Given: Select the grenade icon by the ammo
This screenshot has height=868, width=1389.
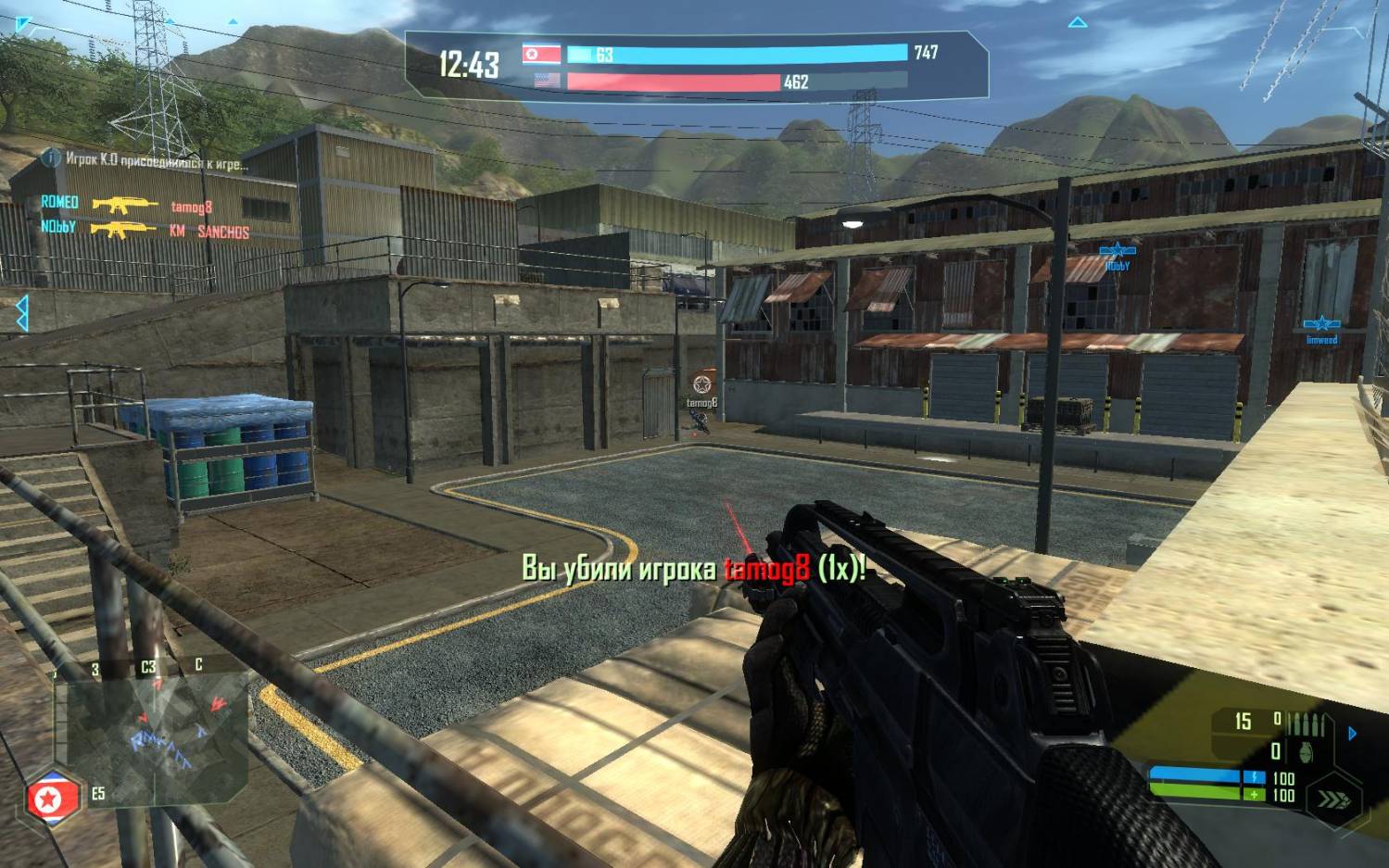Looking at the screenshot, I should pos(1306,751).
